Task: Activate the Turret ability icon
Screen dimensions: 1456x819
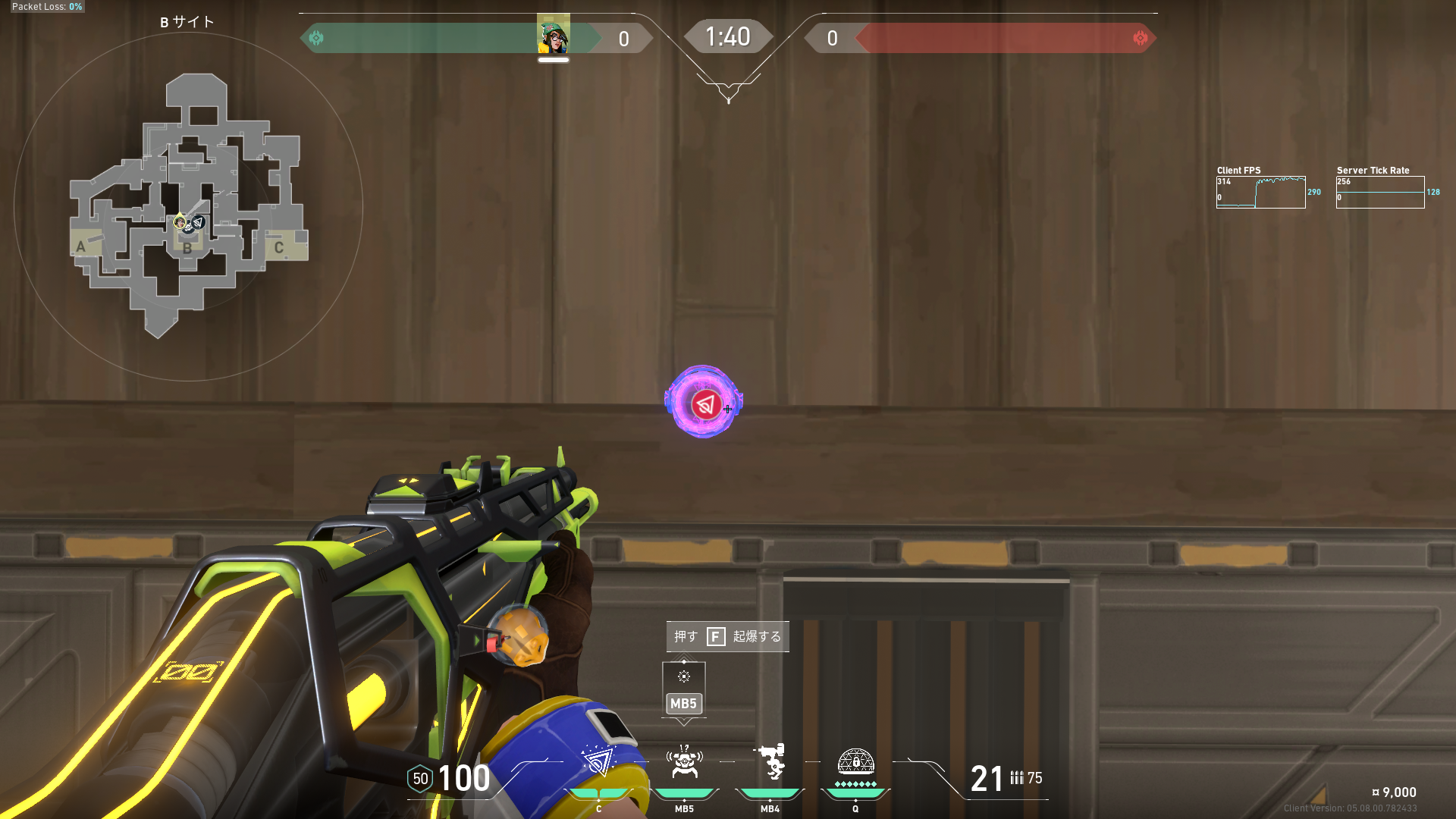Action: 770,763
